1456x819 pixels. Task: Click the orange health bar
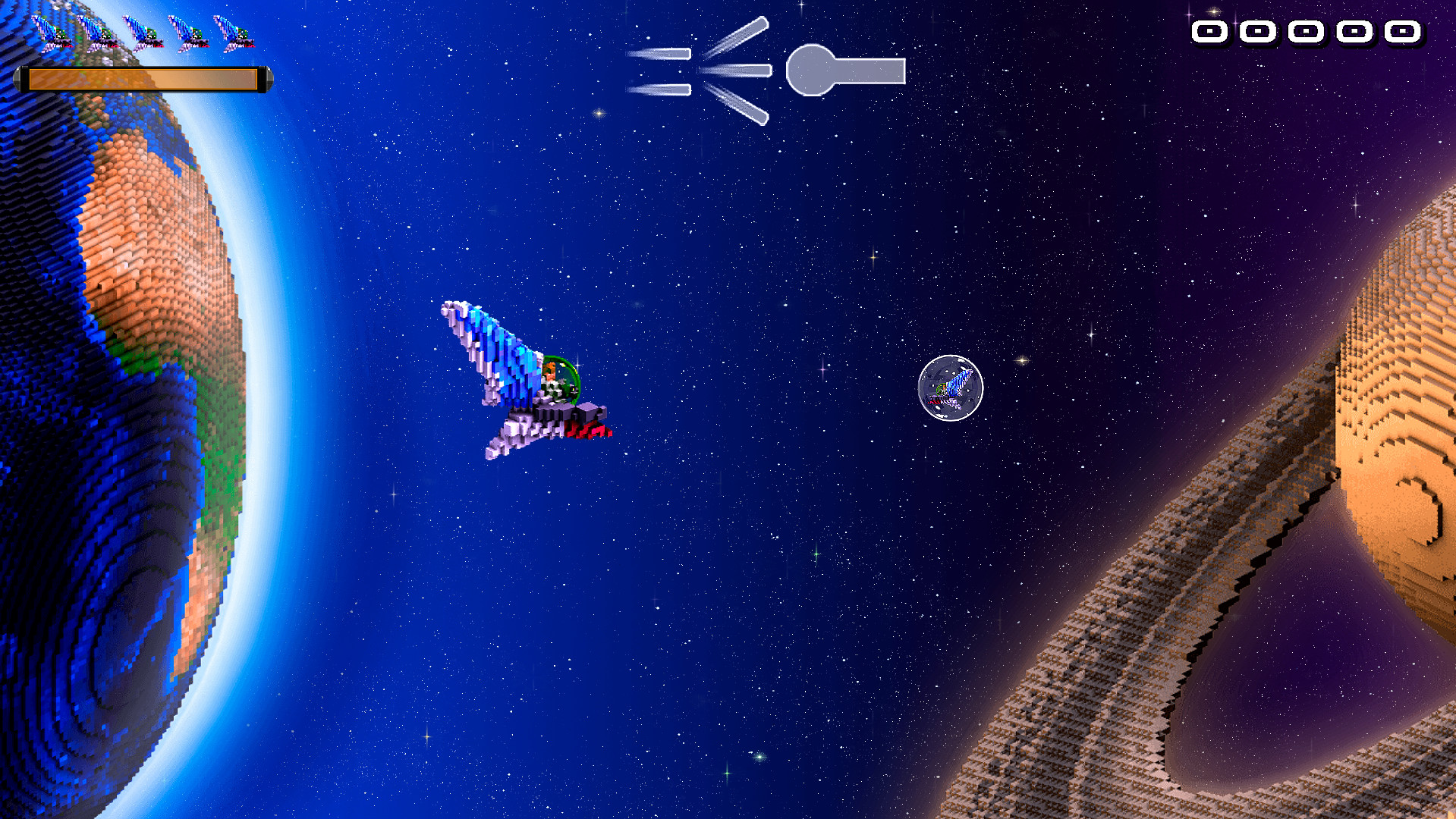[144, 77]
